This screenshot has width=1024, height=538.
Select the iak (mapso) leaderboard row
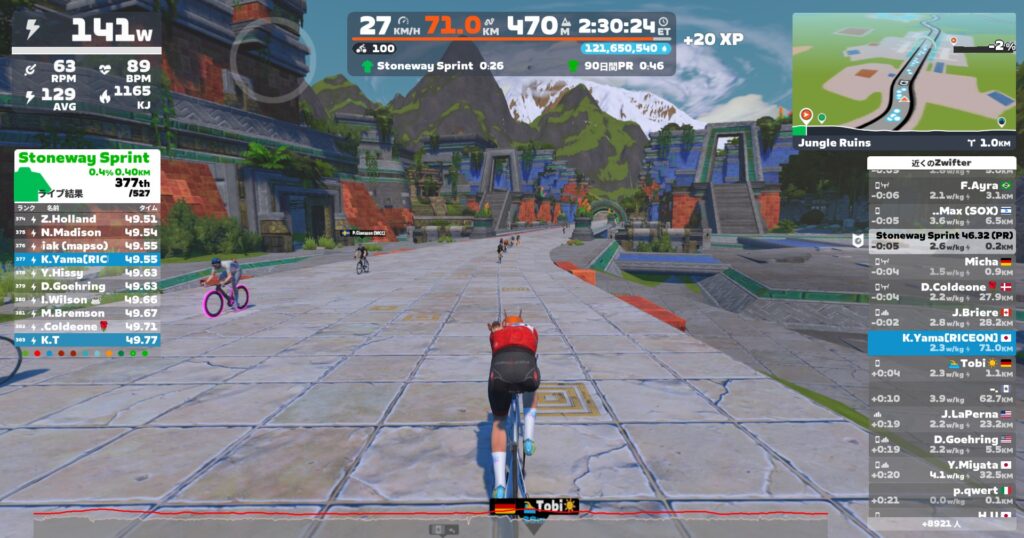click(x=87, y=245)
